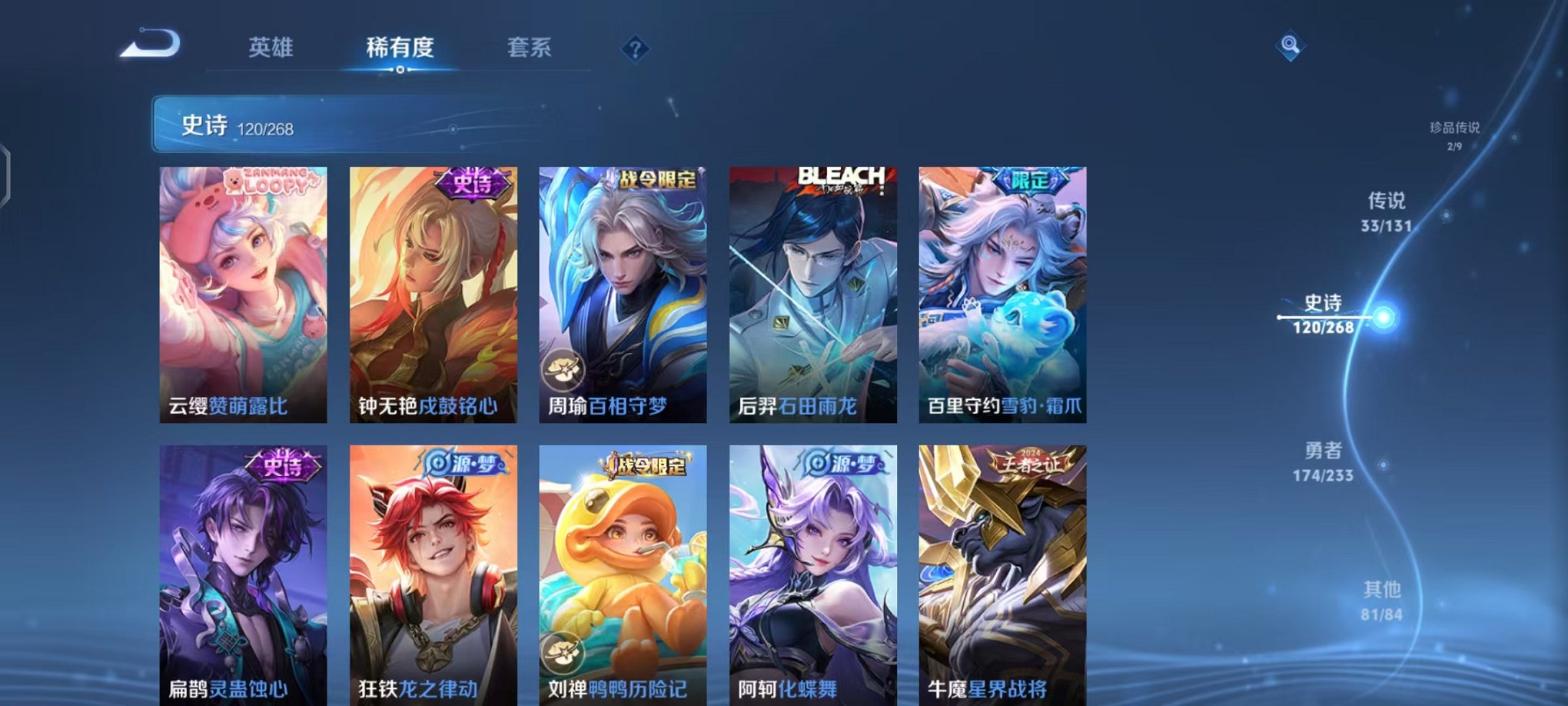Select the 稀有度 tab
Screen dimensions: 1568x706
401,48
